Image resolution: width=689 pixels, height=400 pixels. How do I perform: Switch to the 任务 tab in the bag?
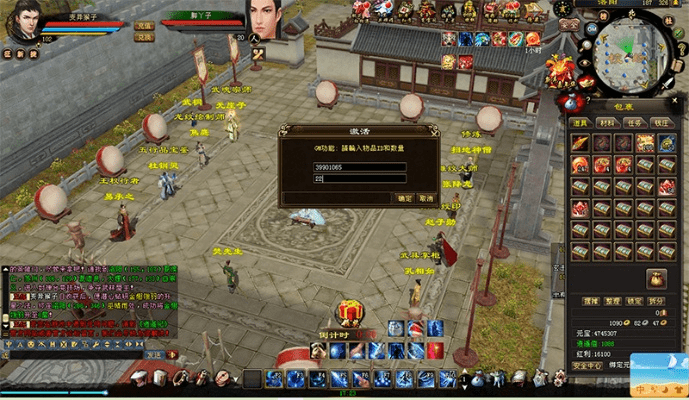[x=634, y=122]
